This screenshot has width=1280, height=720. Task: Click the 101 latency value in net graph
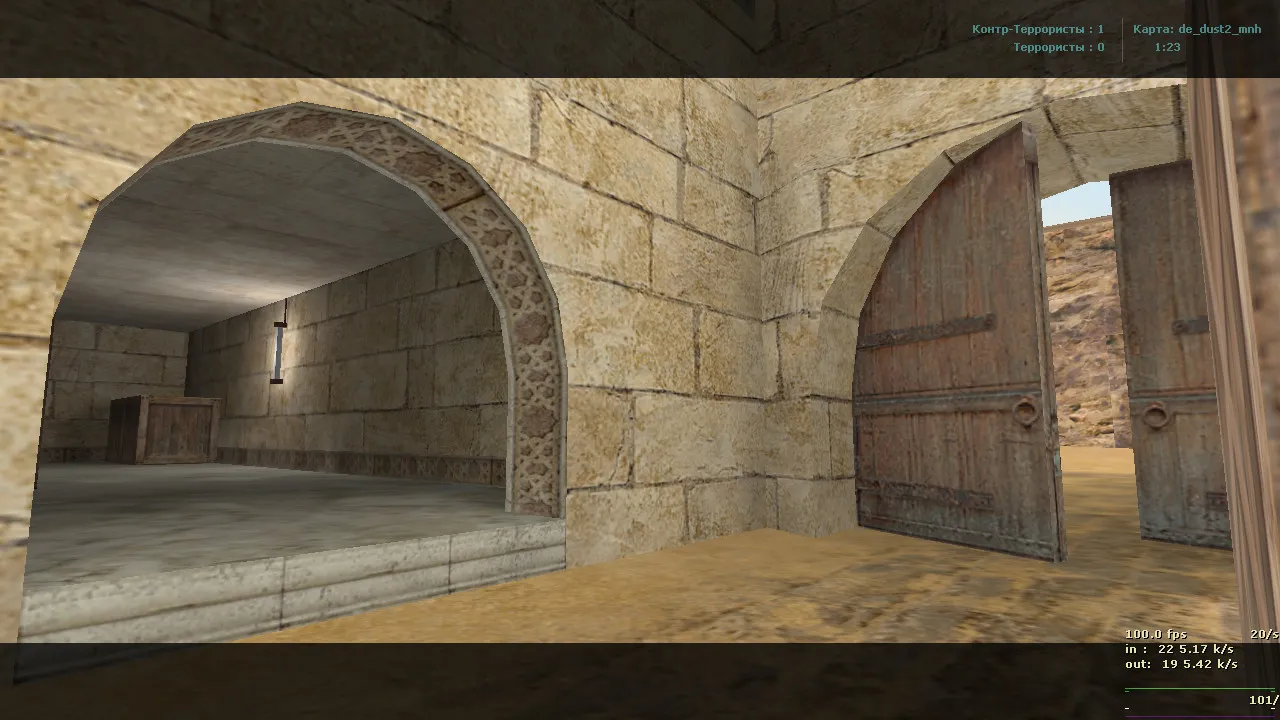[x=1260, y=700]
